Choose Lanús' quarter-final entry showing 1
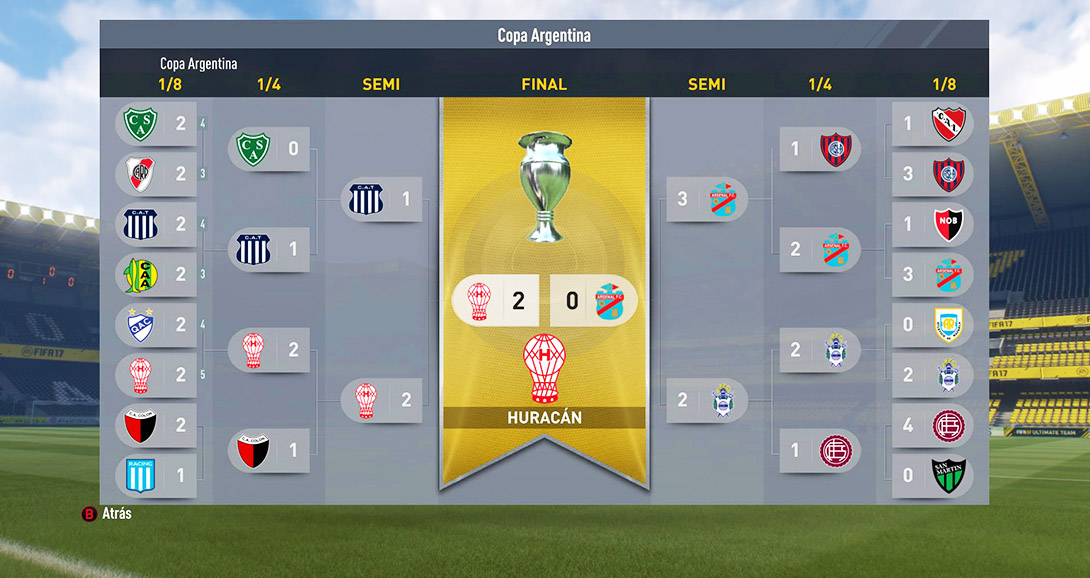 [819, 450]
